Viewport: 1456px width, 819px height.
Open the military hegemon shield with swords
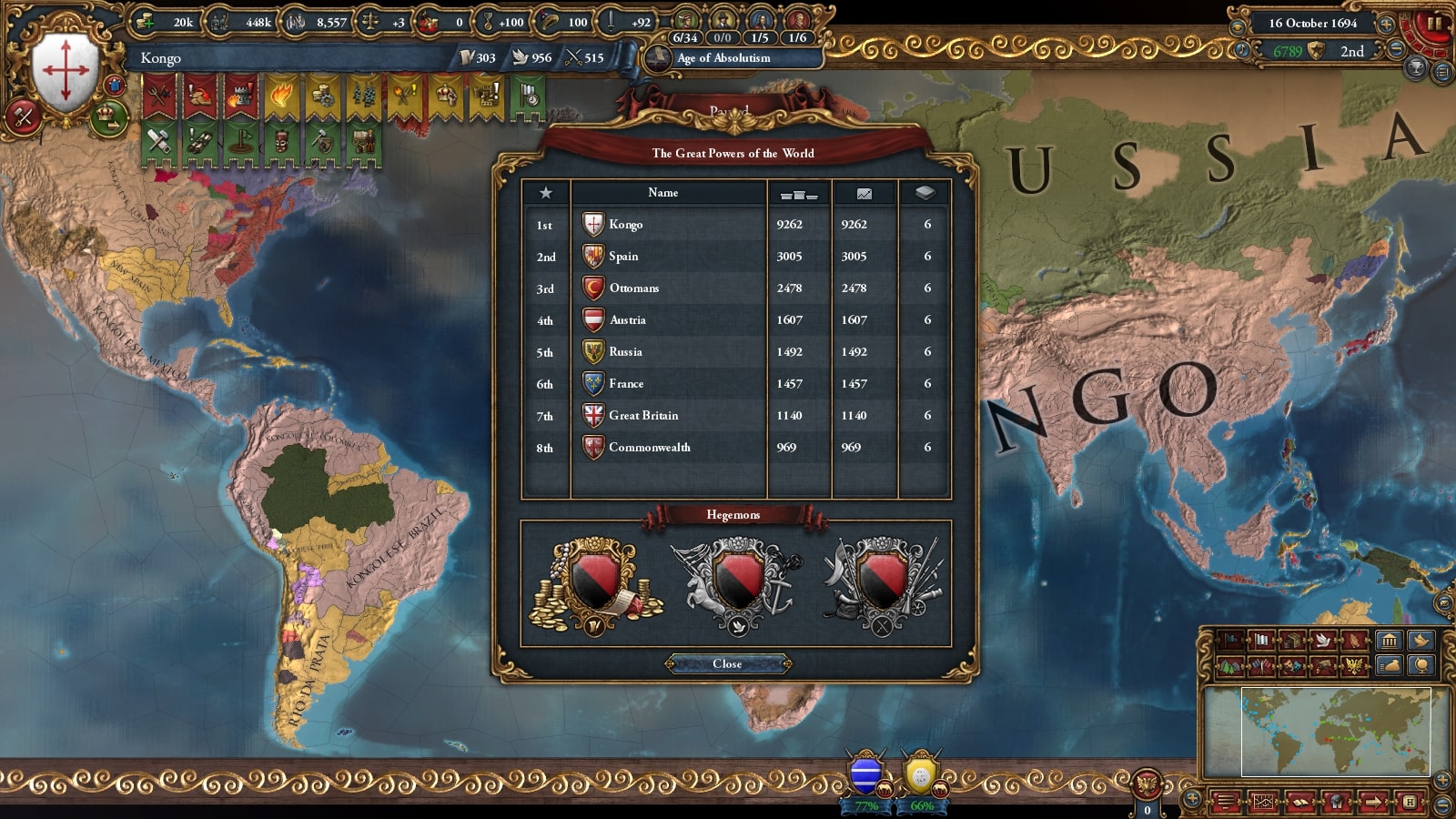pyautogui.click(x=882, y=582)
